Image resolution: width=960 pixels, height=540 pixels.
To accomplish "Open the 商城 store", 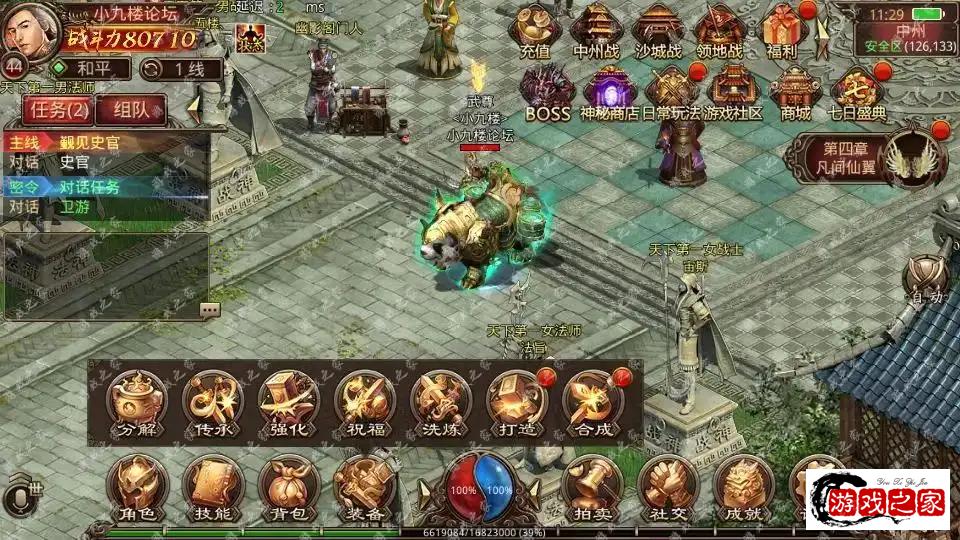I will pos(795,92).
